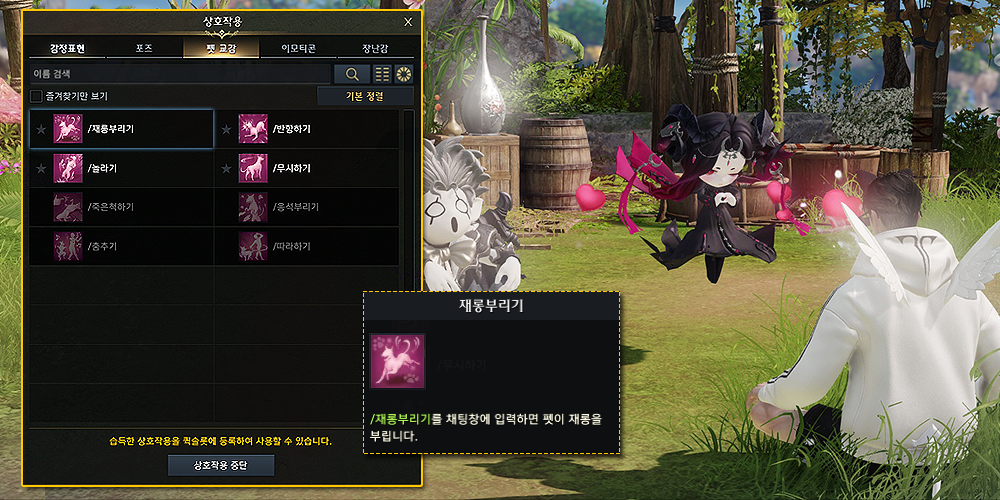Switch to radial wheel view
The image size is (1000, 500).
click(x=404, y=74)
